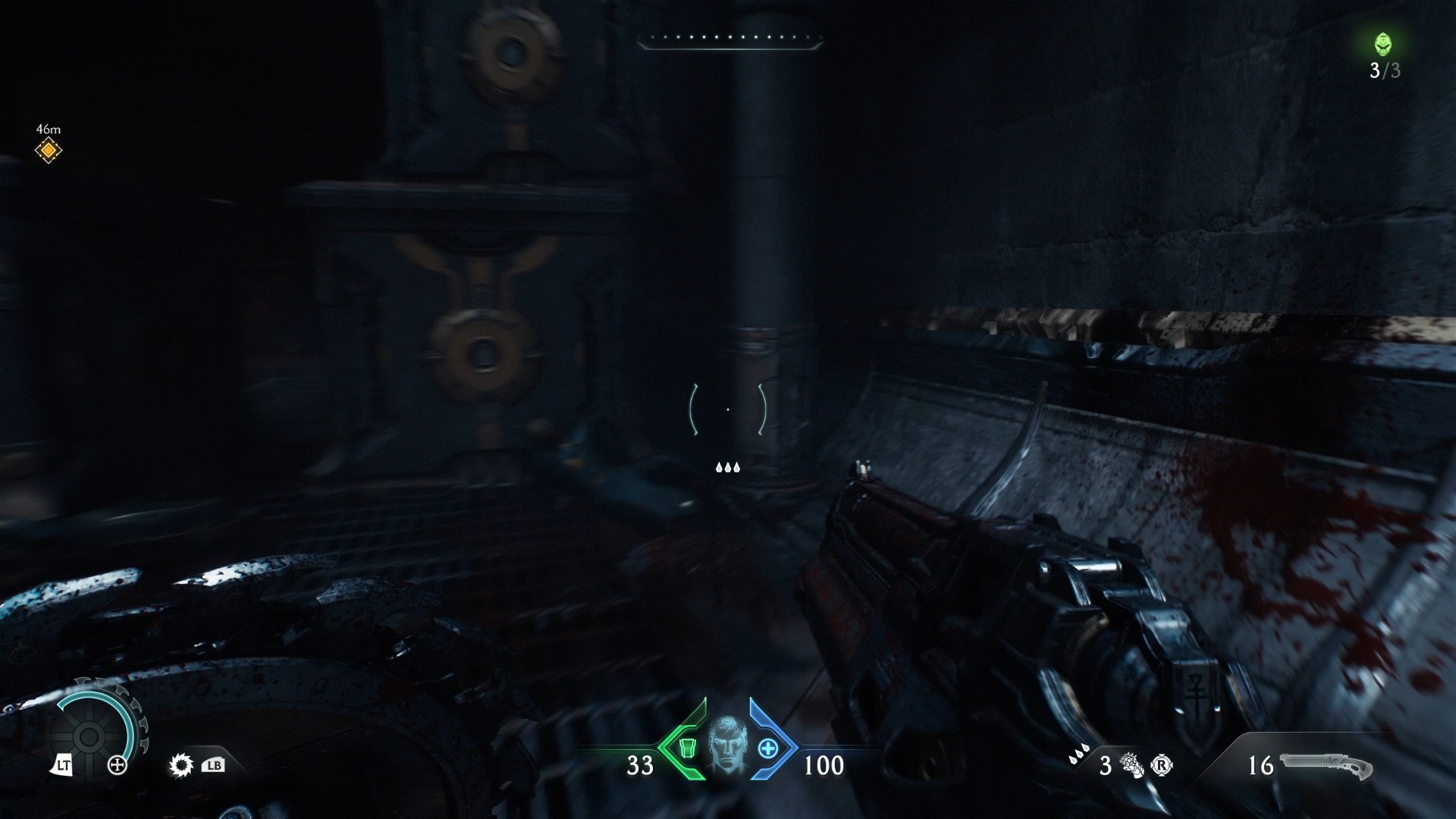Select the armor value showing 33

(639, 767)
